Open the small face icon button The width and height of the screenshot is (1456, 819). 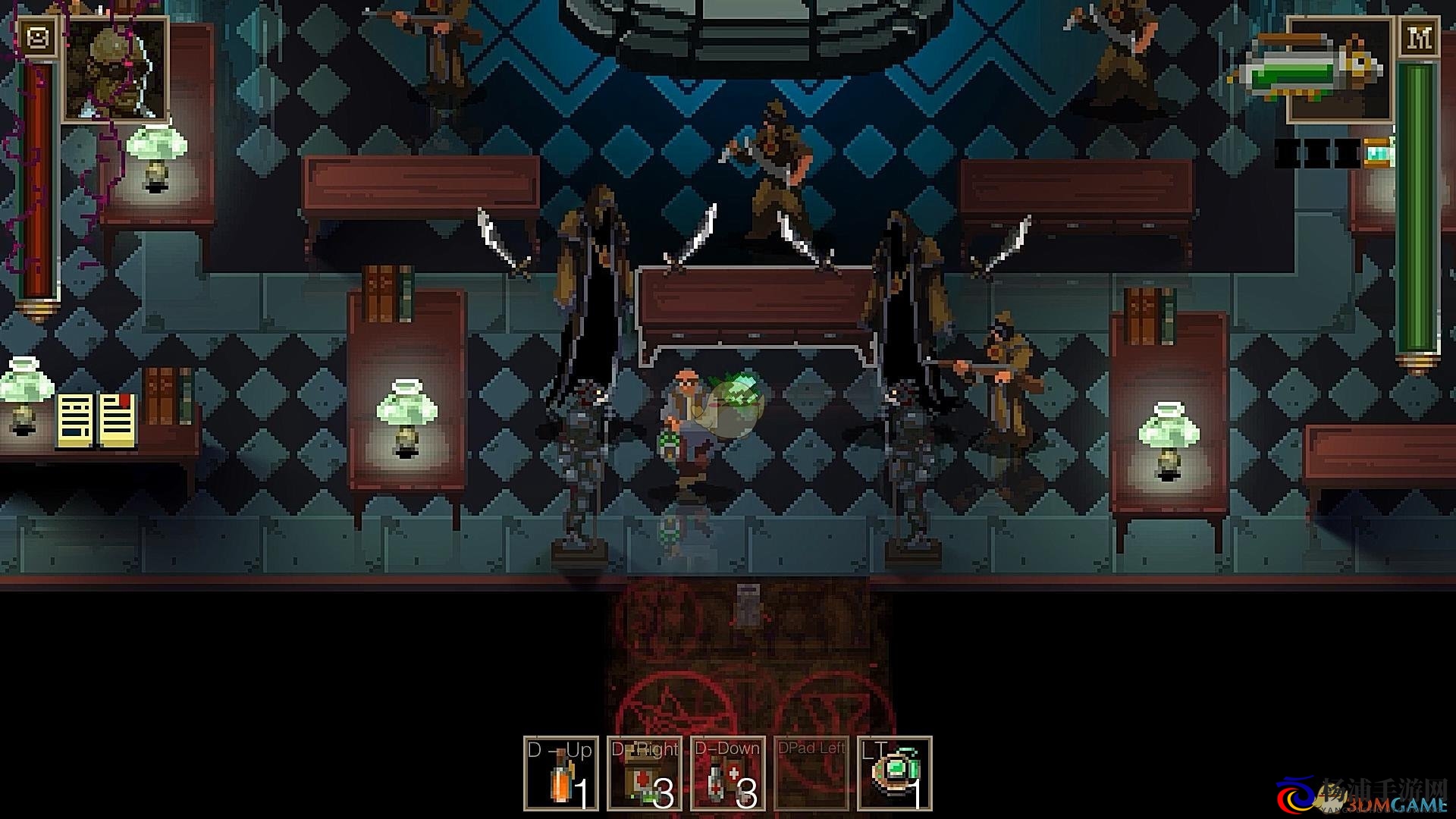36,37
